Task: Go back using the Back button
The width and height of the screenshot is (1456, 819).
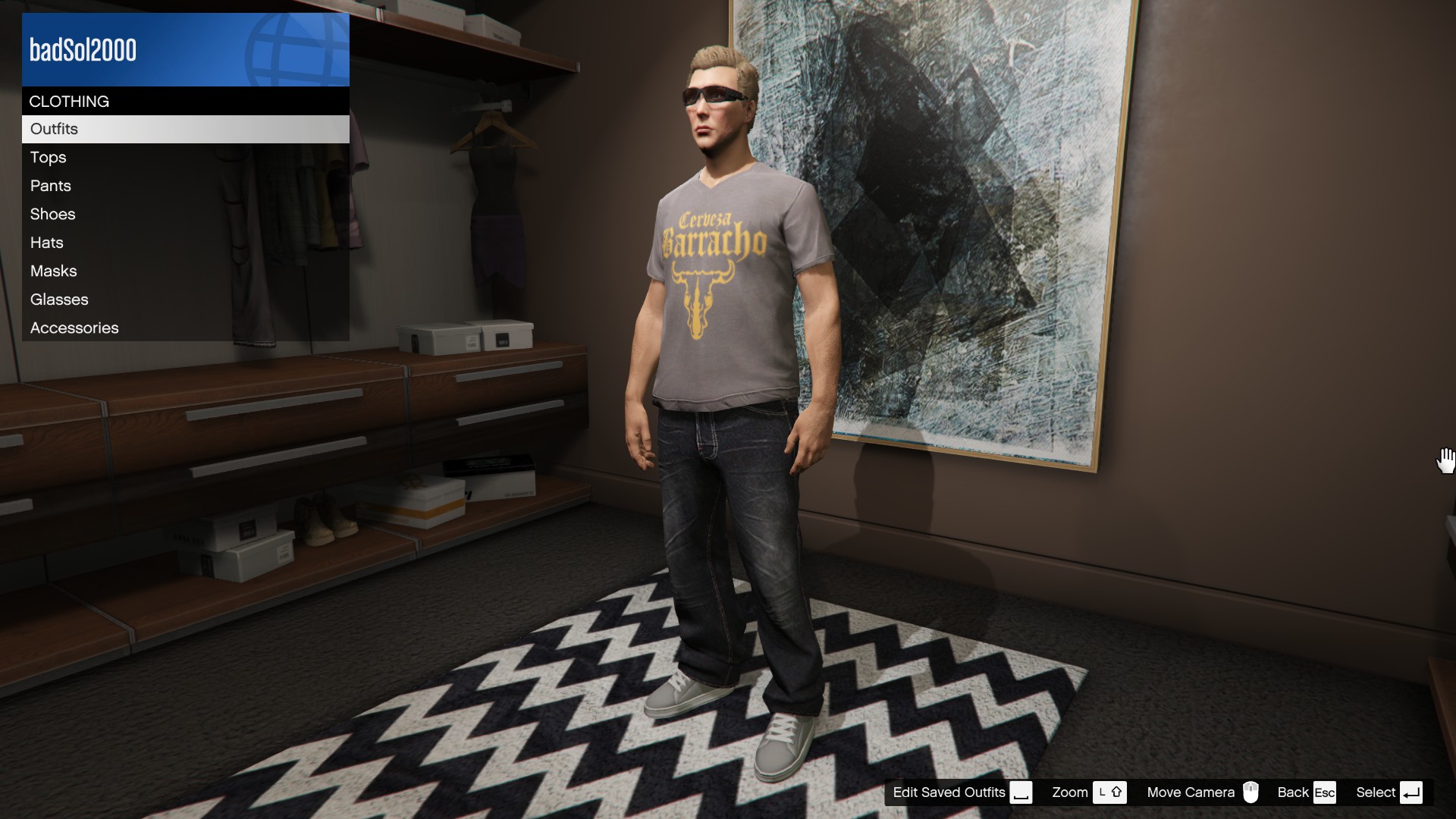Action: [1305, 792]
